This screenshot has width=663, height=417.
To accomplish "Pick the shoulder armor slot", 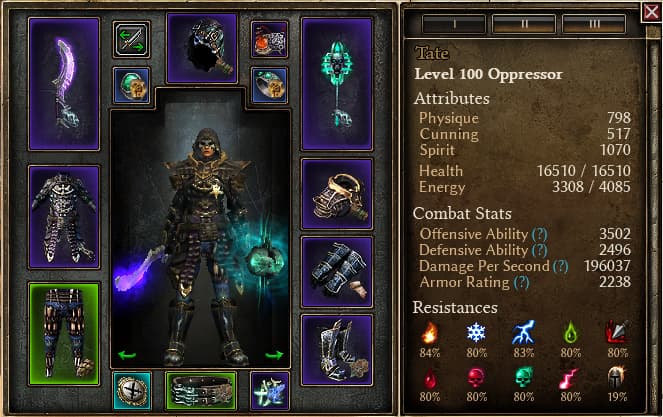I will point(336,193).
